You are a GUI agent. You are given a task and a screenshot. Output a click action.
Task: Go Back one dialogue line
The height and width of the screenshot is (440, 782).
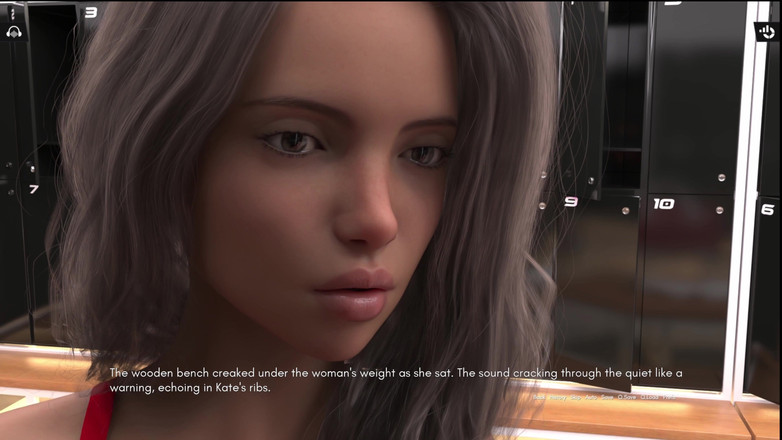(x=539, y=397)
